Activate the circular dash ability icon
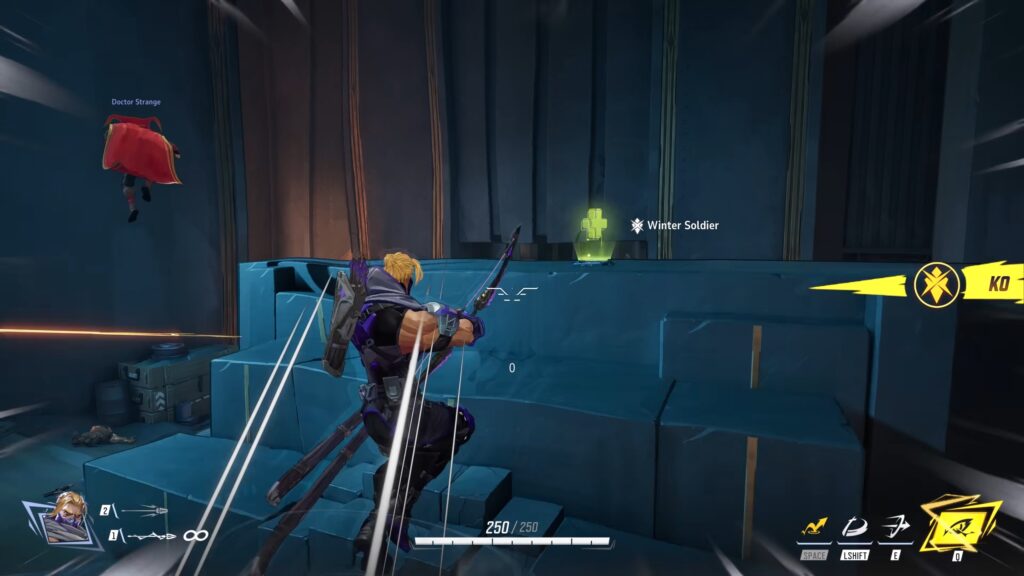 (x=854, y=526)
